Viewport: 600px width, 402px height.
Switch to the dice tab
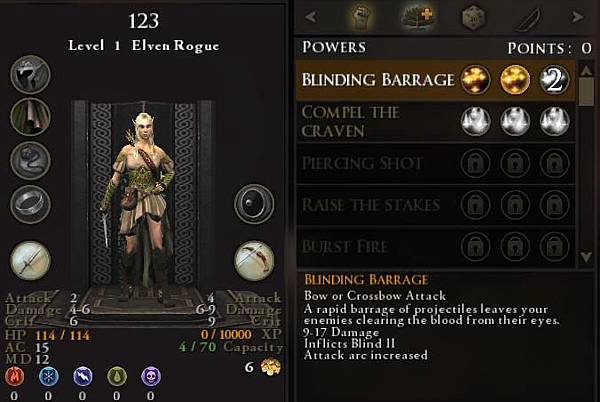click(472, 17)
